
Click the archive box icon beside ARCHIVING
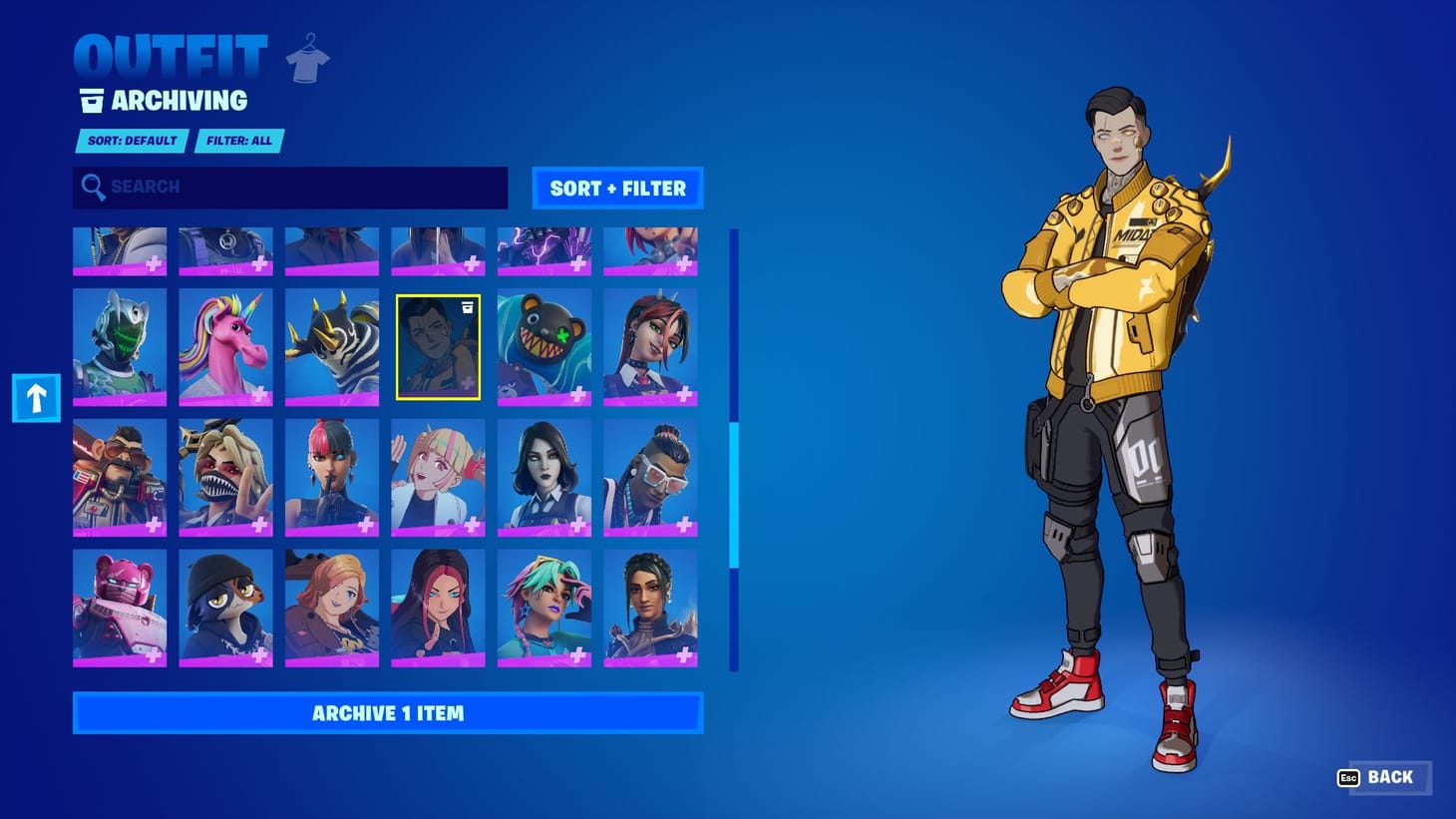pos(92,99)
